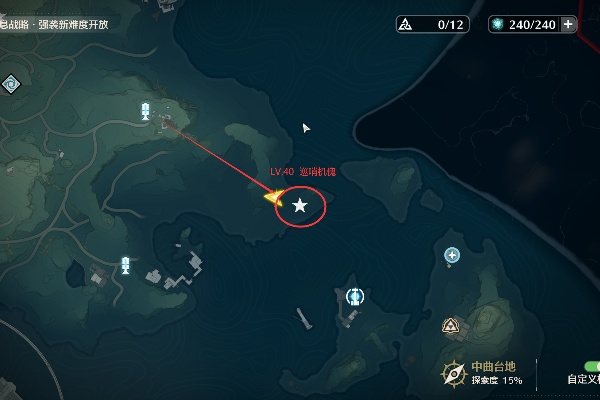Select the yellow player arrow on the map
Screen dimensions: 600x400
[x=272, y=197]
